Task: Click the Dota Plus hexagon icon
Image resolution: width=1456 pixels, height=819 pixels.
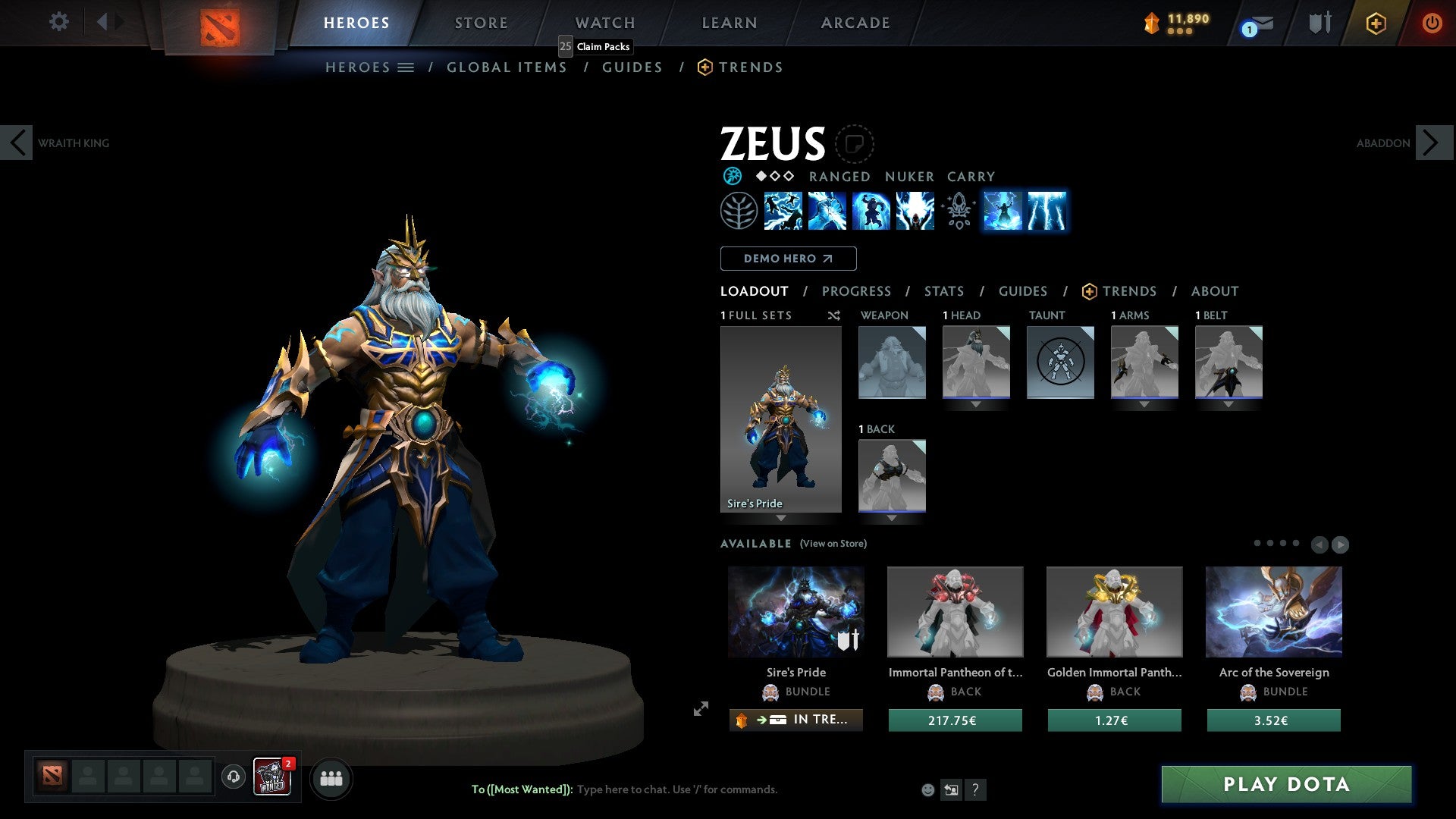Action: (x=1376, y=24)
